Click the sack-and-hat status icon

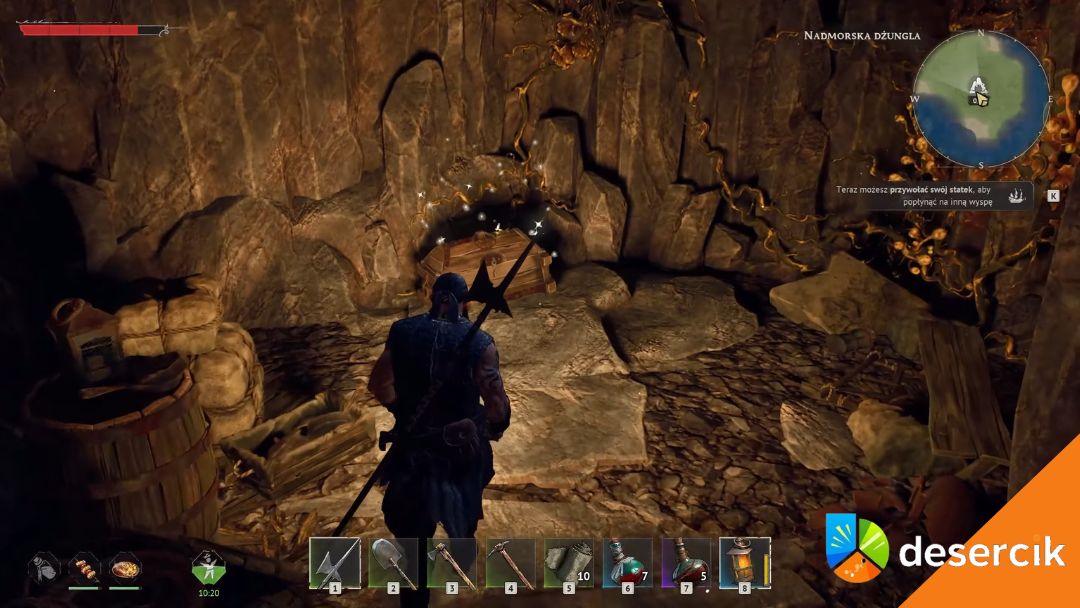pos(43,567)
